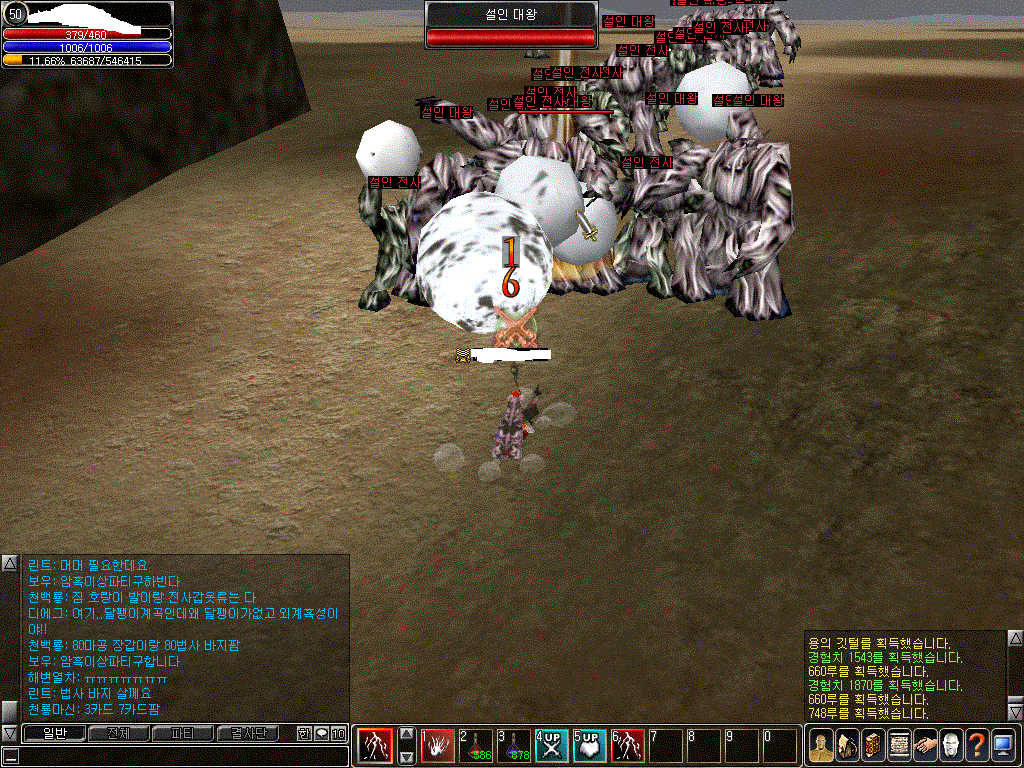1024x768 pixels.
Task: Use the potion in hotbar slot 3
Action: (514, 745)
